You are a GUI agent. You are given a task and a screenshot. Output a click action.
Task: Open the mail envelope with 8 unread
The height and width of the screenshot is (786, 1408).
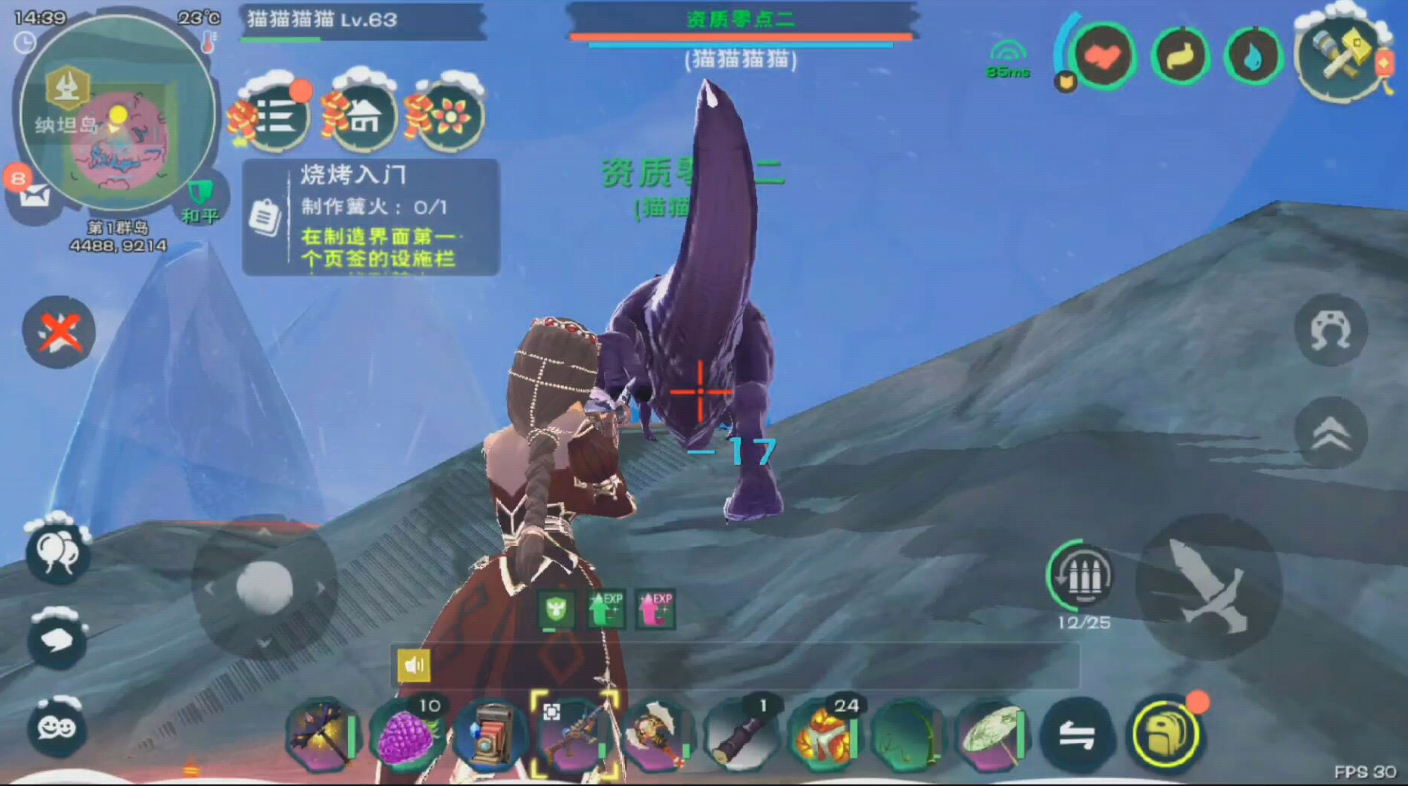[x=33, y=197]
